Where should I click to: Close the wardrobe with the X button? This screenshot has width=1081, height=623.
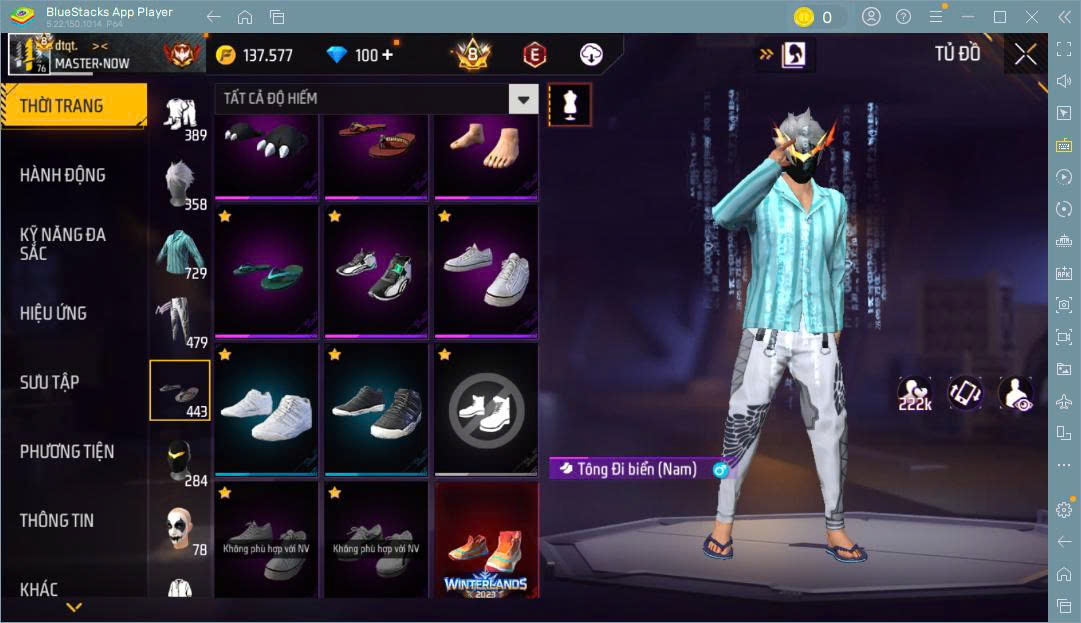click(x=1025, y=54)
